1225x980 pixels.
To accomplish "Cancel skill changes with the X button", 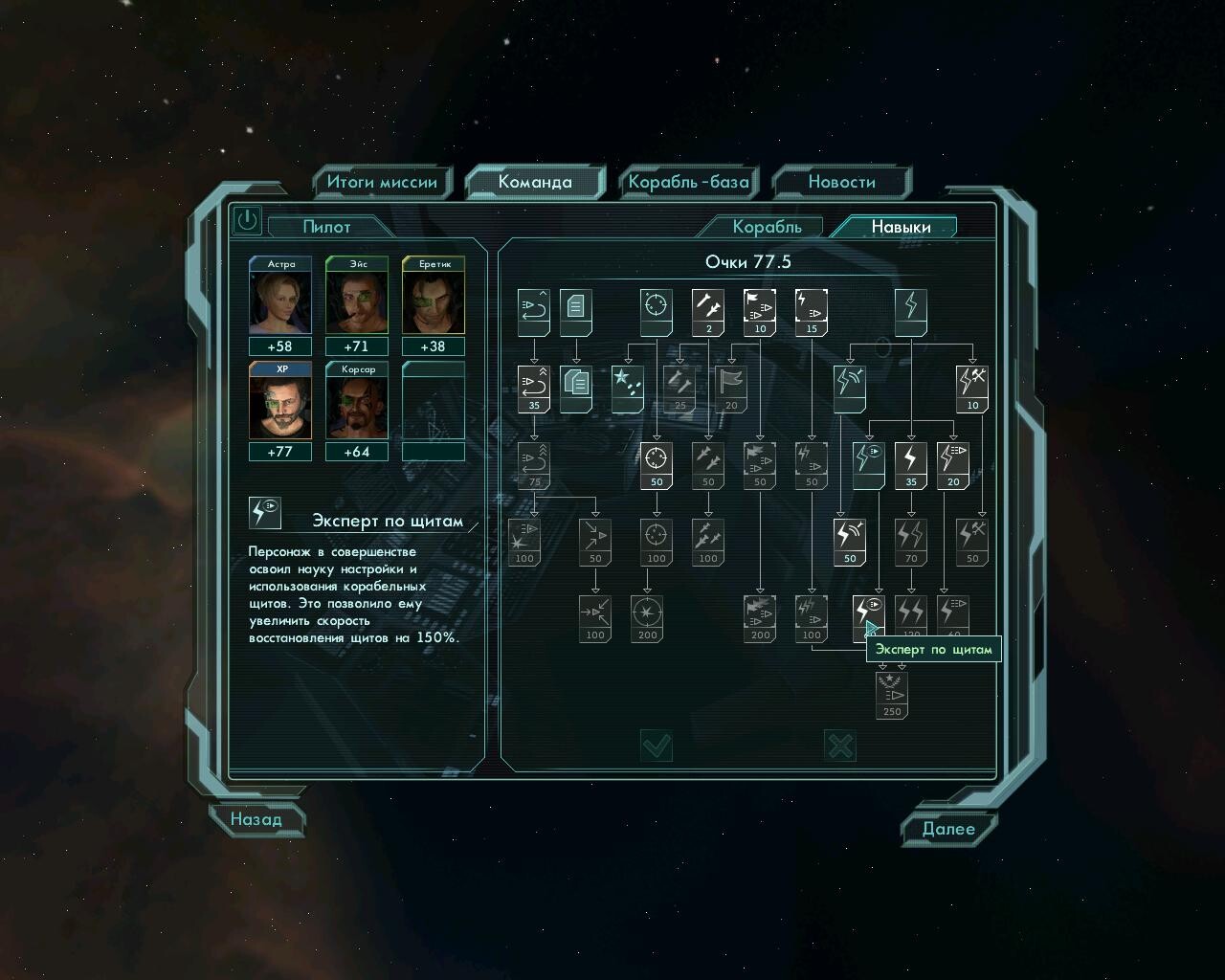I will click(839, 746).
